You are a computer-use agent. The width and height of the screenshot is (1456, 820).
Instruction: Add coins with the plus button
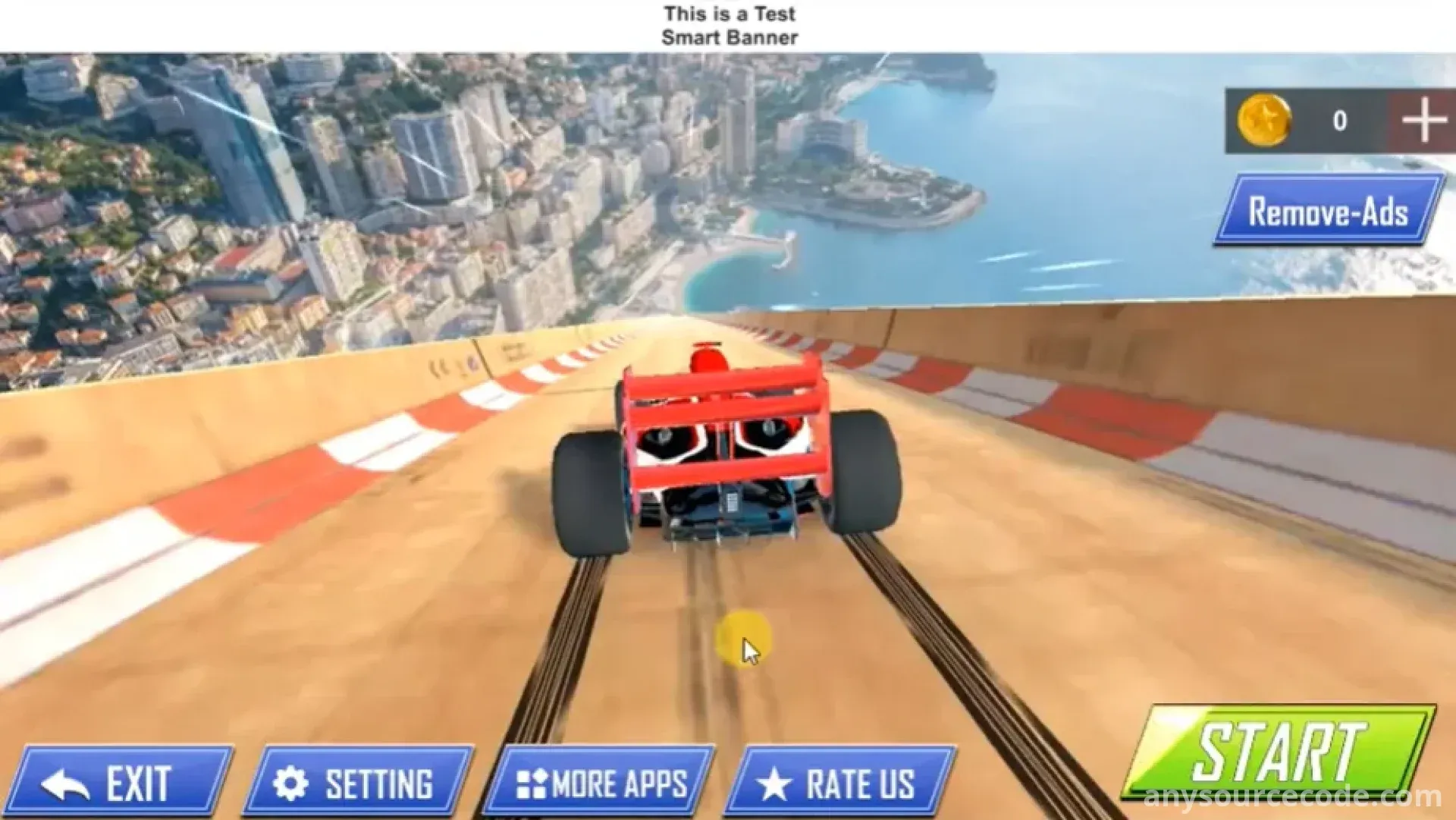coord(1423,121)
